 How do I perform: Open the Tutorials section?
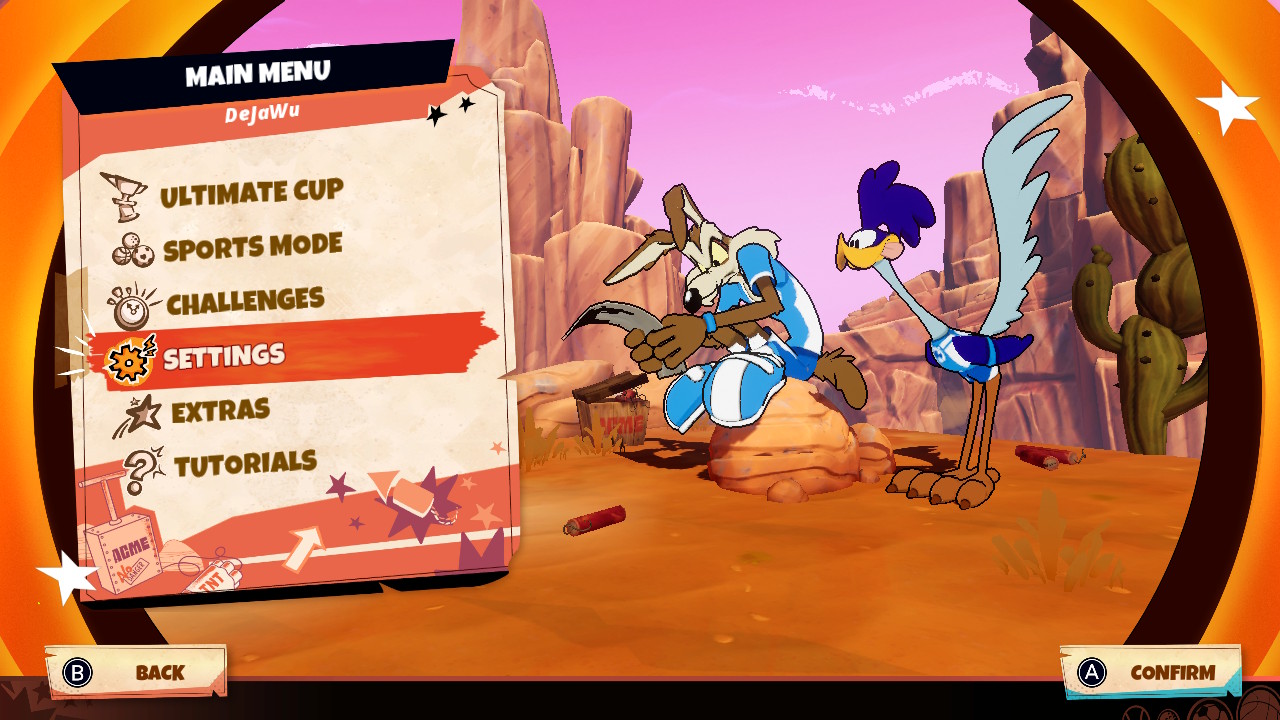click(x=245, y=464)
